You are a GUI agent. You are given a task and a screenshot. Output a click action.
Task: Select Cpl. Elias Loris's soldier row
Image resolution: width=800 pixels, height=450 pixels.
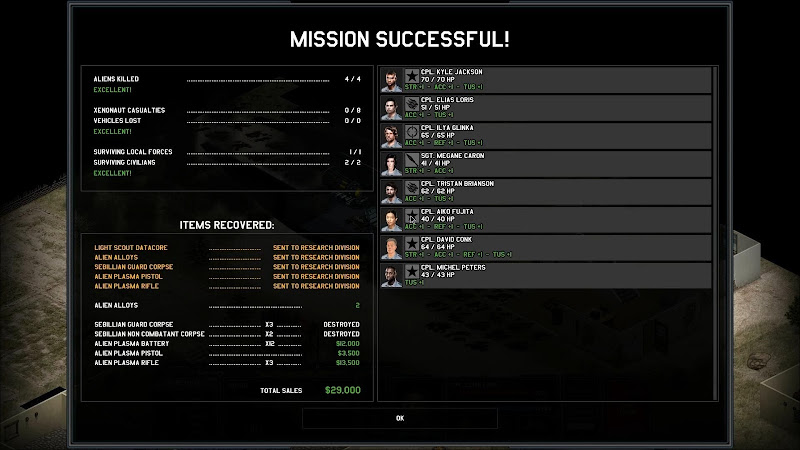(545, 108)
